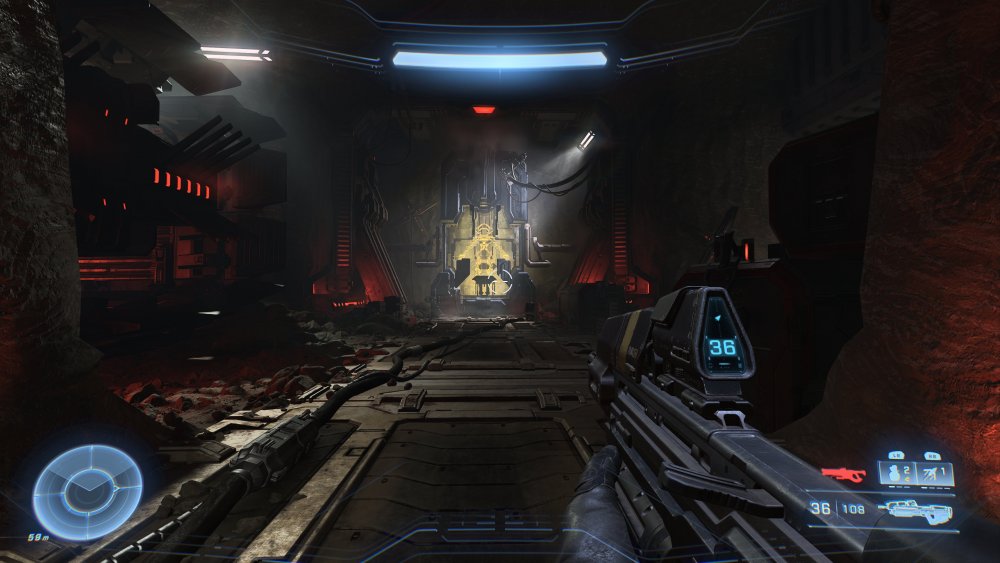Activate the equipment ability slot

936,473
